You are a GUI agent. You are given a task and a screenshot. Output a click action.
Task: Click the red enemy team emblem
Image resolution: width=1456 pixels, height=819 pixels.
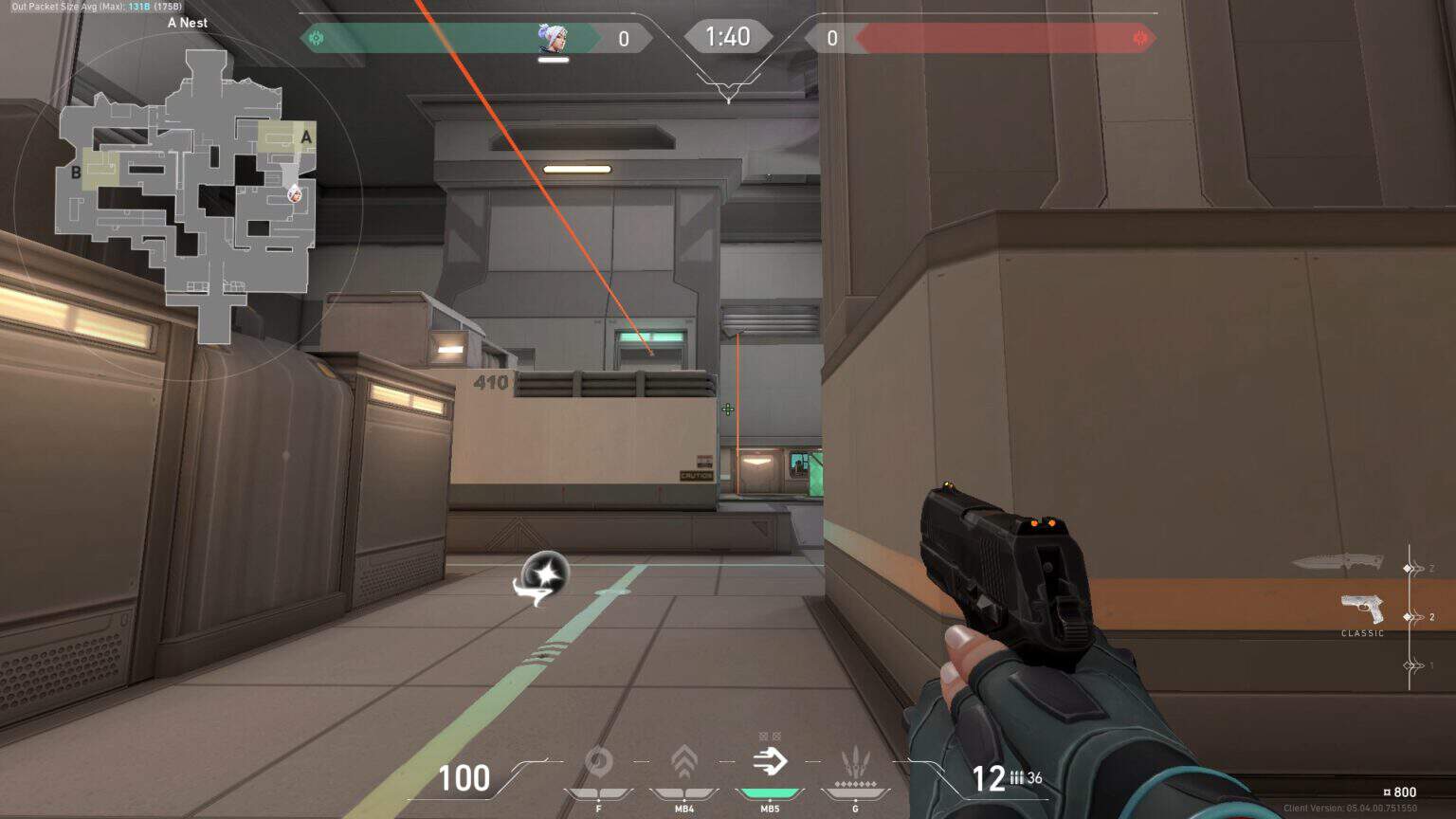(1140, 38)
